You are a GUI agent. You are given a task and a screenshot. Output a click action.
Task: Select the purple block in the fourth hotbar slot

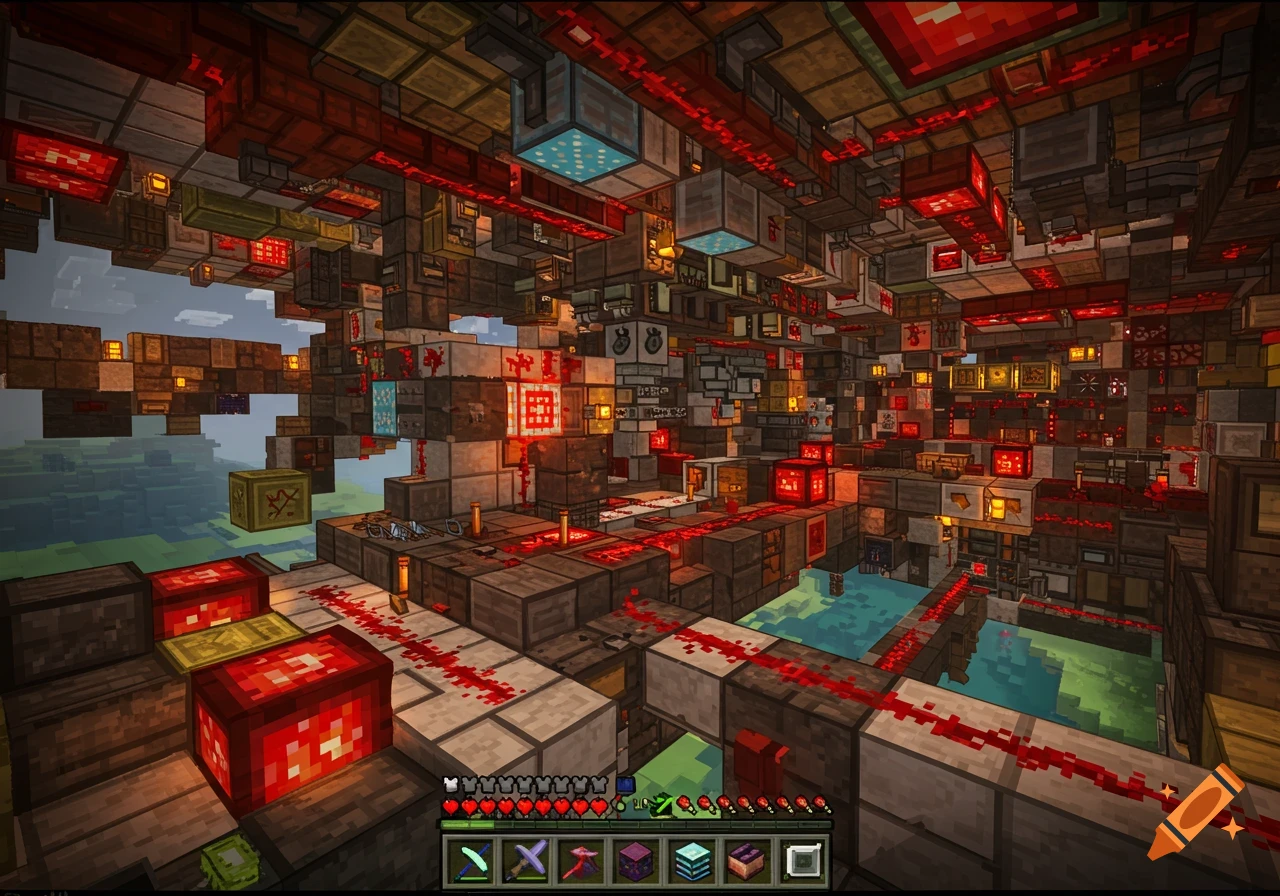pyautogui.click(x=635, y=859)
